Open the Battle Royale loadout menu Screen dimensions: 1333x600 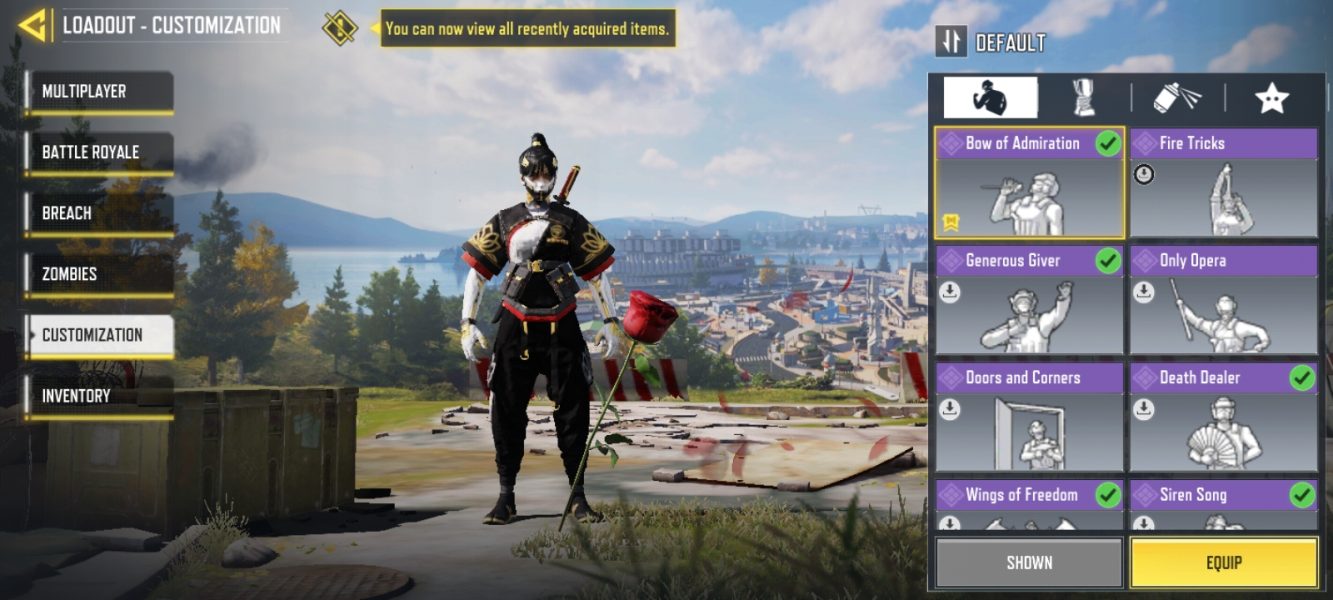99,153
